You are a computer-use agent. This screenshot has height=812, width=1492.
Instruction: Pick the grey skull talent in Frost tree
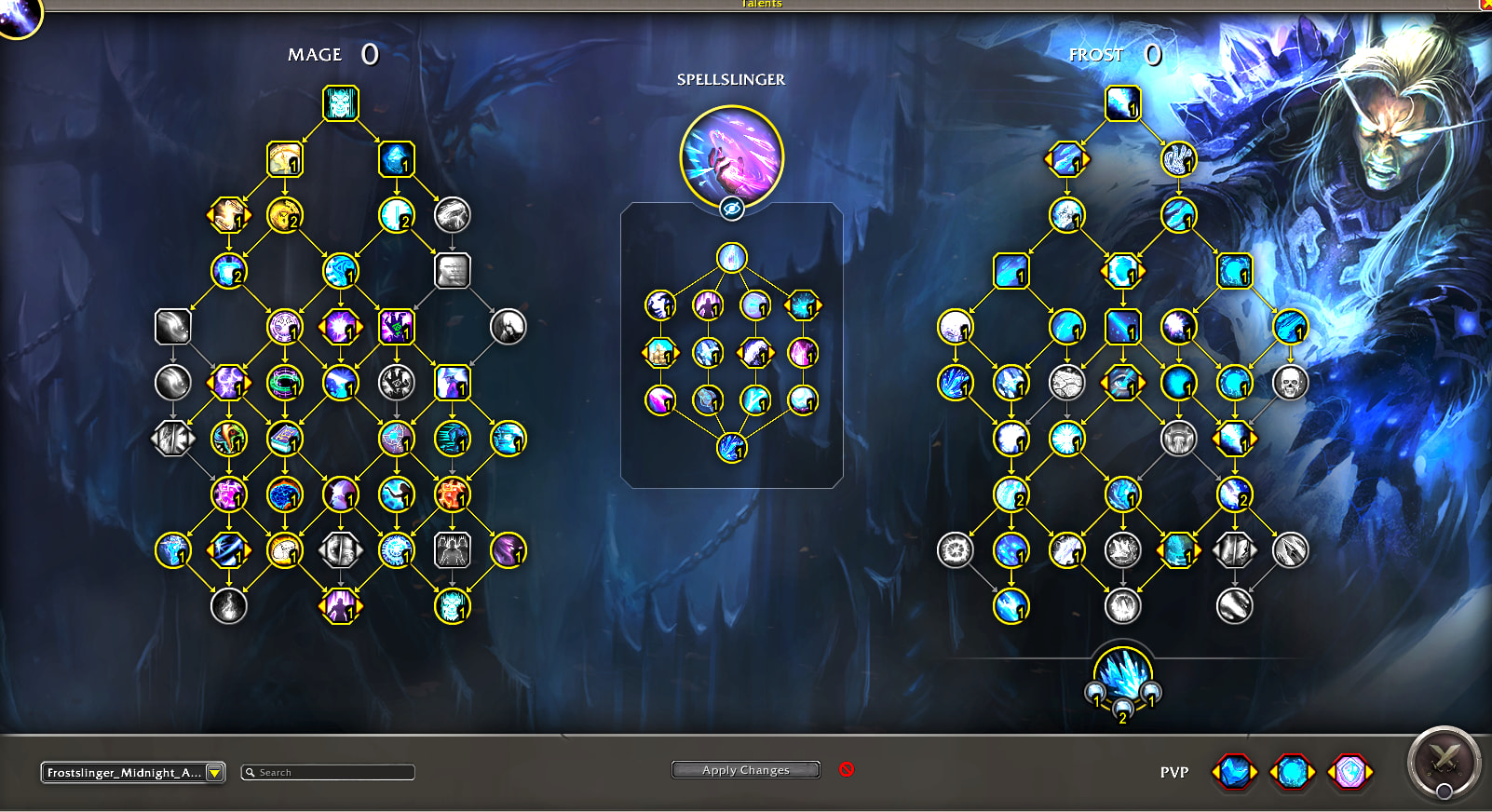(x=1290, y=382)
